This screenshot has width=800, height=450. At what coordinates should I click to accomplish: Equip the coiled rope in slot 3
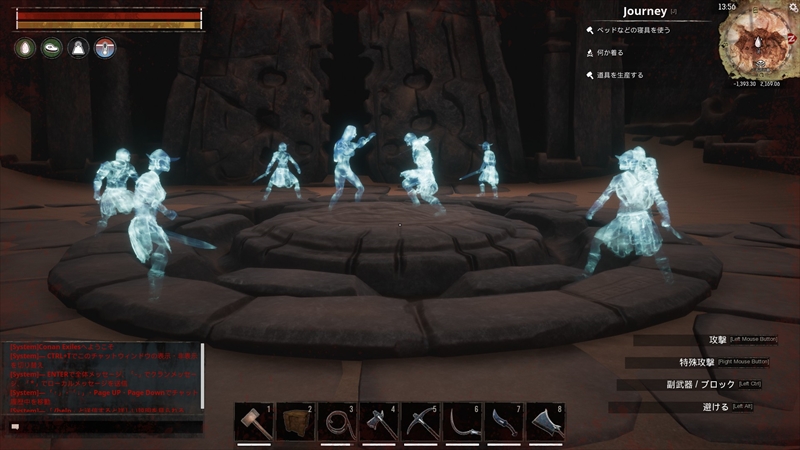click(337, 423)
